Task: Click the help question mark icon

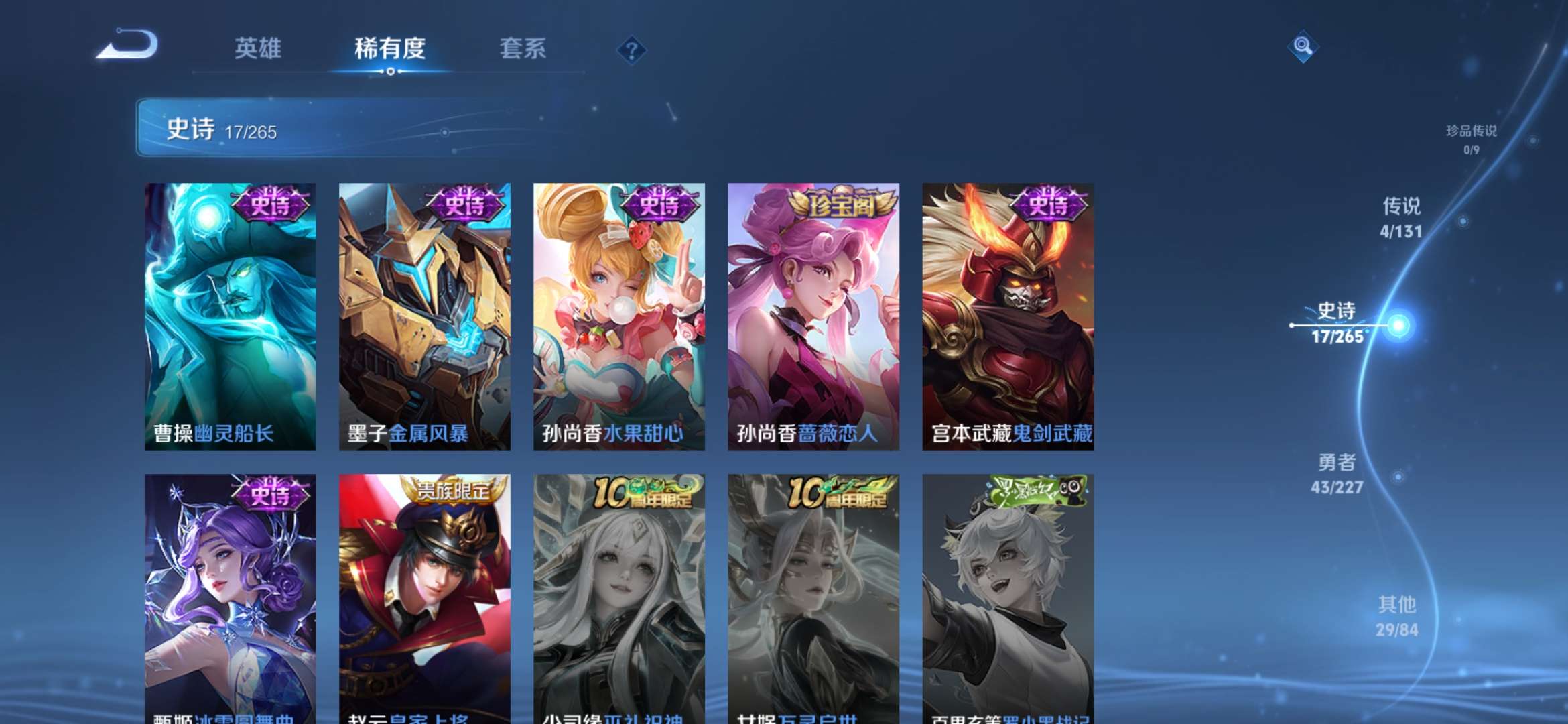Action: [632, 48]
